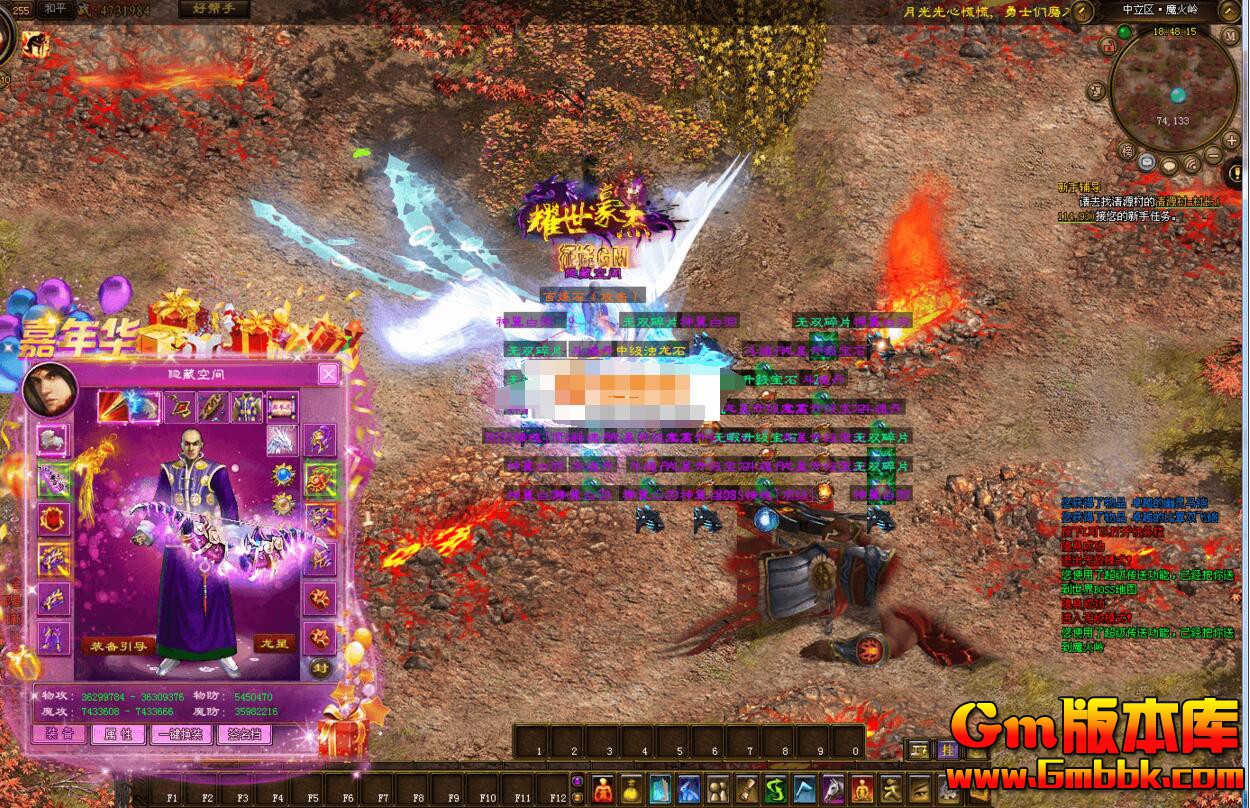Open the 榜 ranking button
Image resolution: width=1250 pixels, height=808 pixels.
1127,151
